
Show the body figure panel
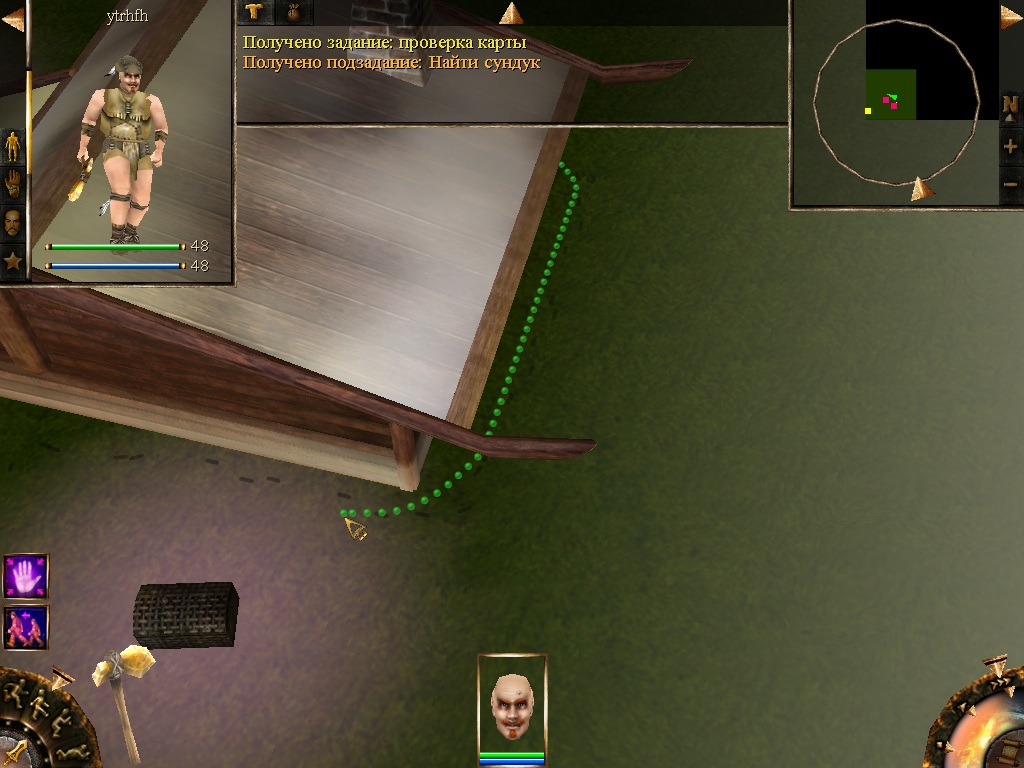[13, 146]
